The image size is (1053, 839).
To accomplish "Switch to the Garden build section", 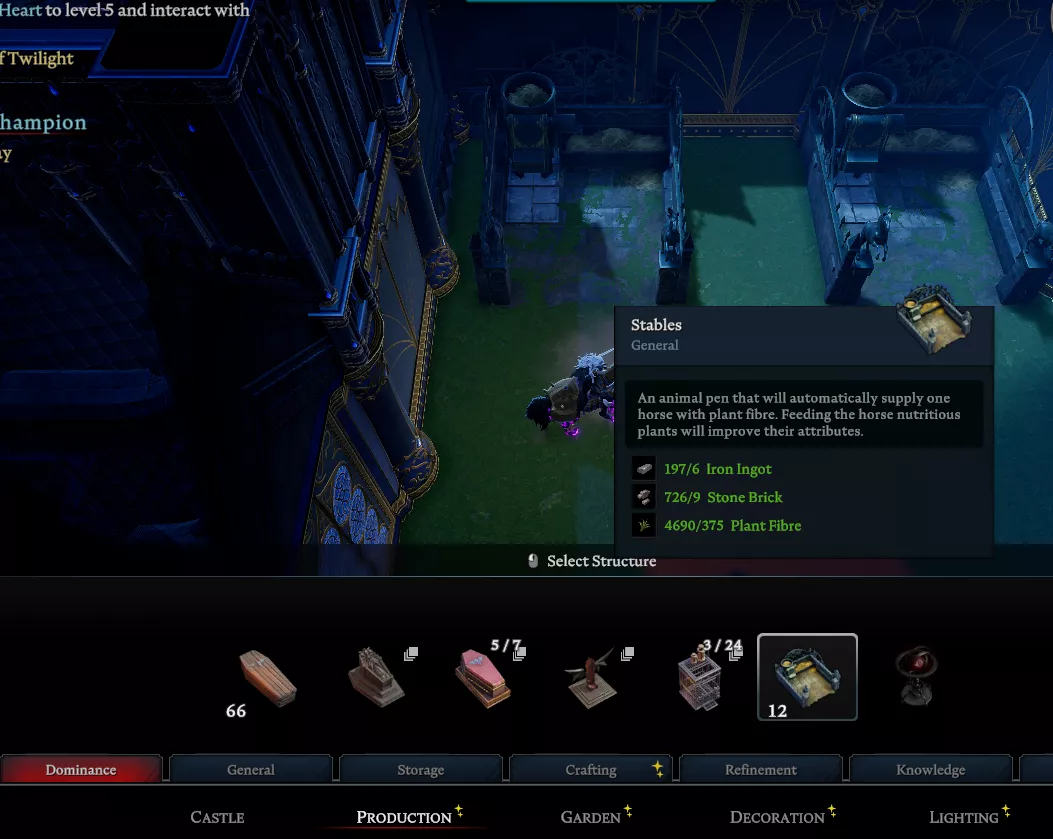I will (x=591, y=817).
